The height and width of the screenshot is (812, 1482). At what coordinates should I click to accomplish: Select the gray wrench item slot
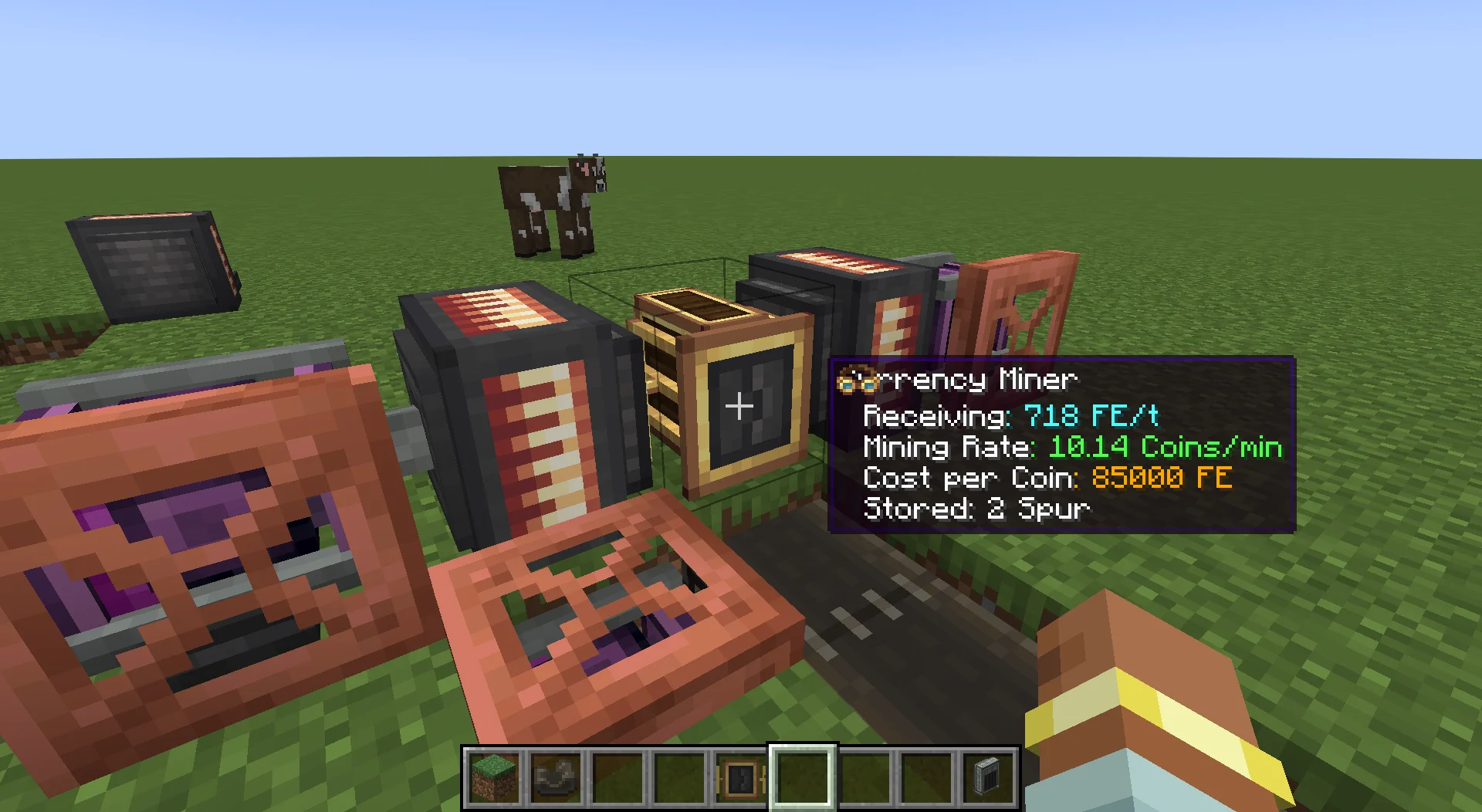coord(556,777)
